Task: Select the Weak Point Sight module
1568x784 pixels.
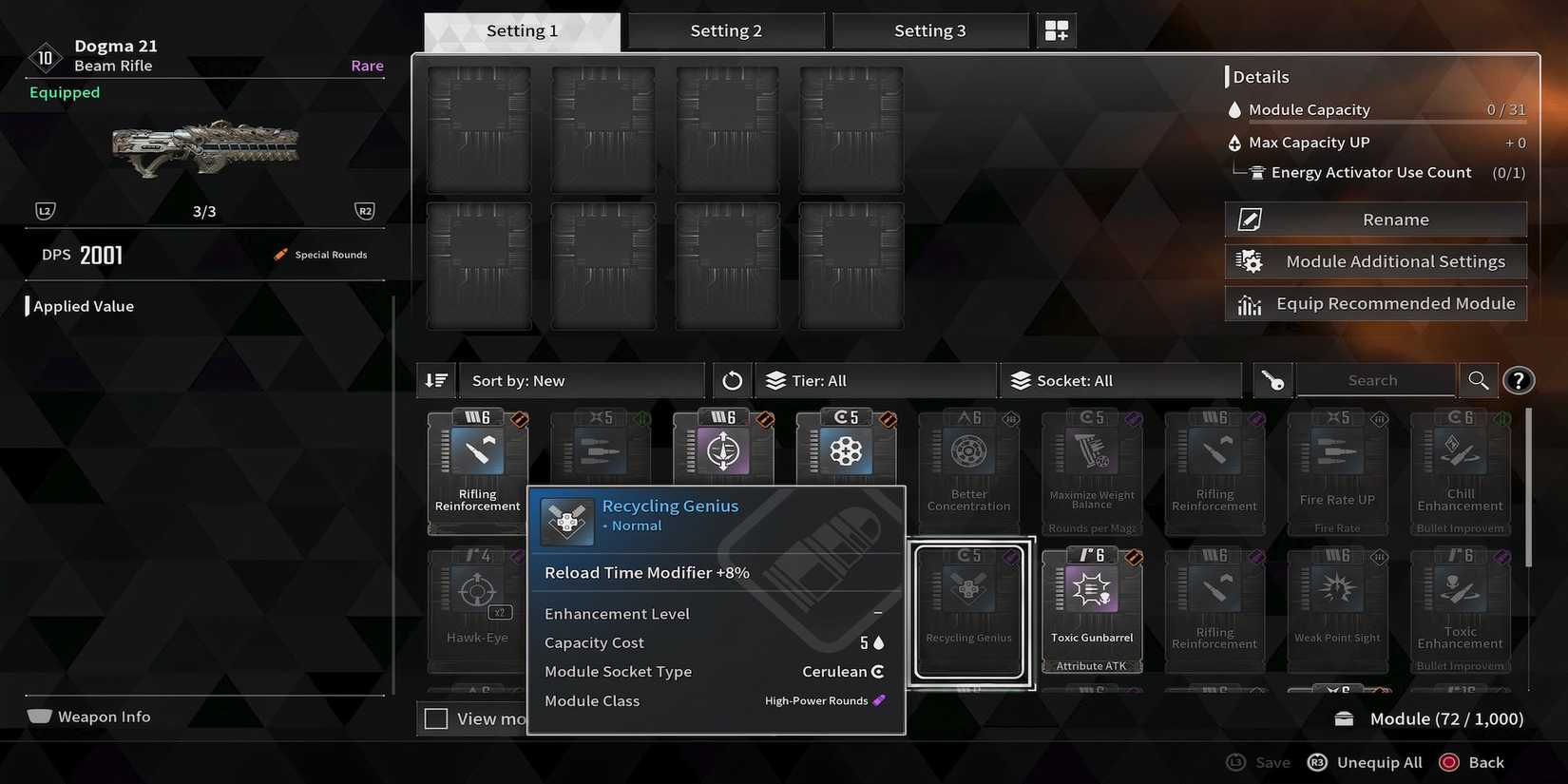Action: tap(1337, 608)
